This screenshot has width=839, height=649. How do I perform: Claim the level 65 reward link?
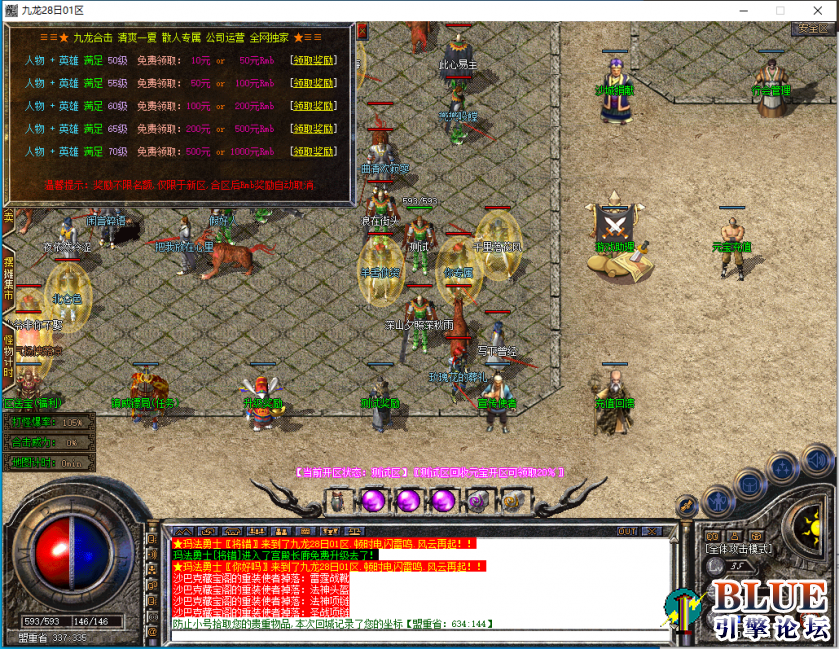point(313,128)
